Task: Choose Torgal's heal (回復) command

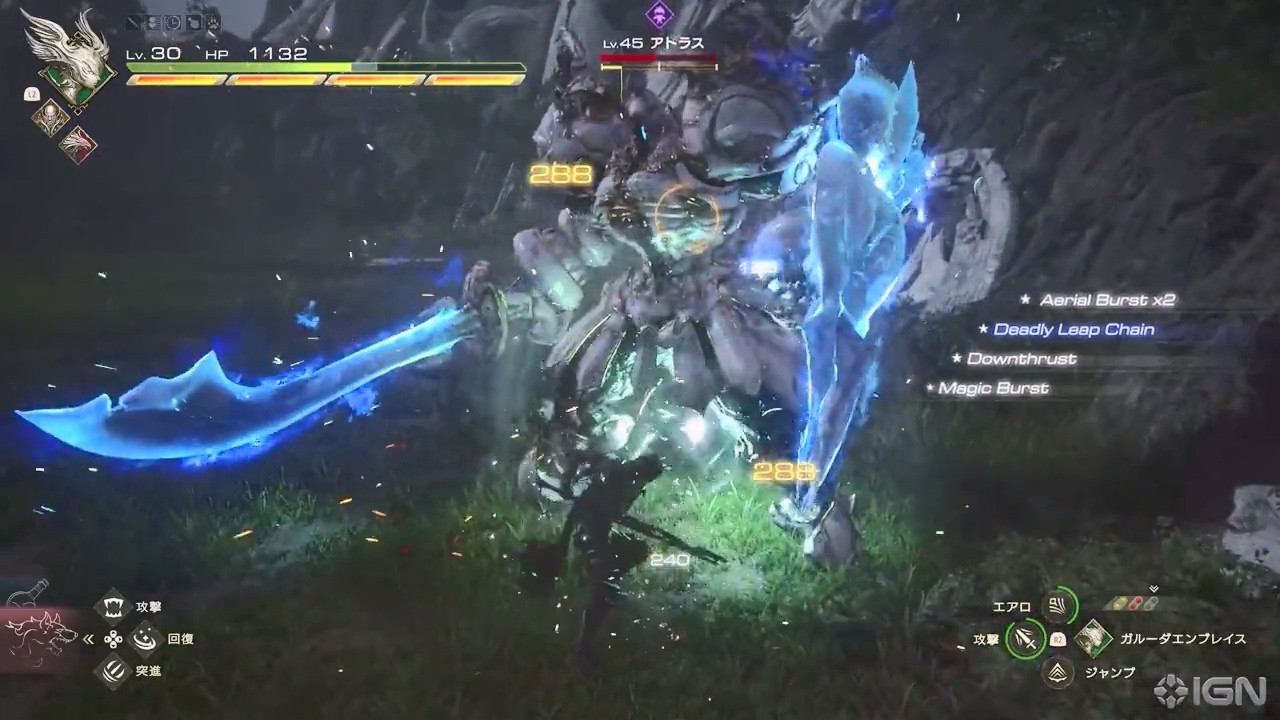Action: (x=146, y=638)
